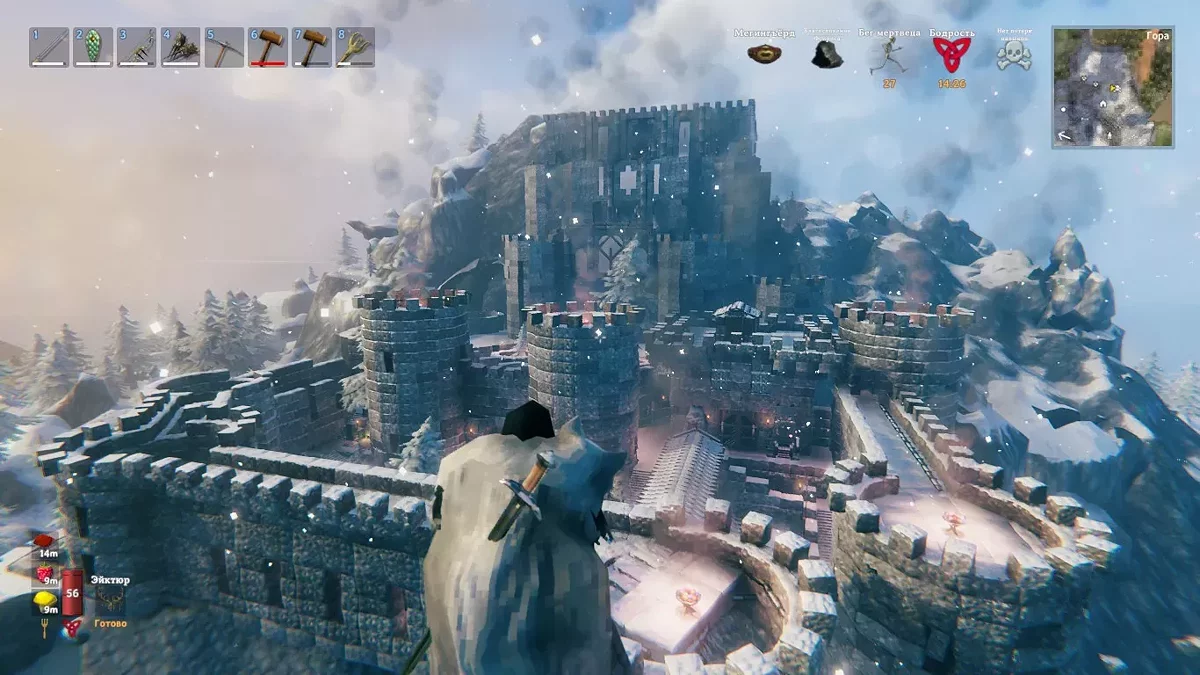Equip the cultivator in slot 8

355,47
